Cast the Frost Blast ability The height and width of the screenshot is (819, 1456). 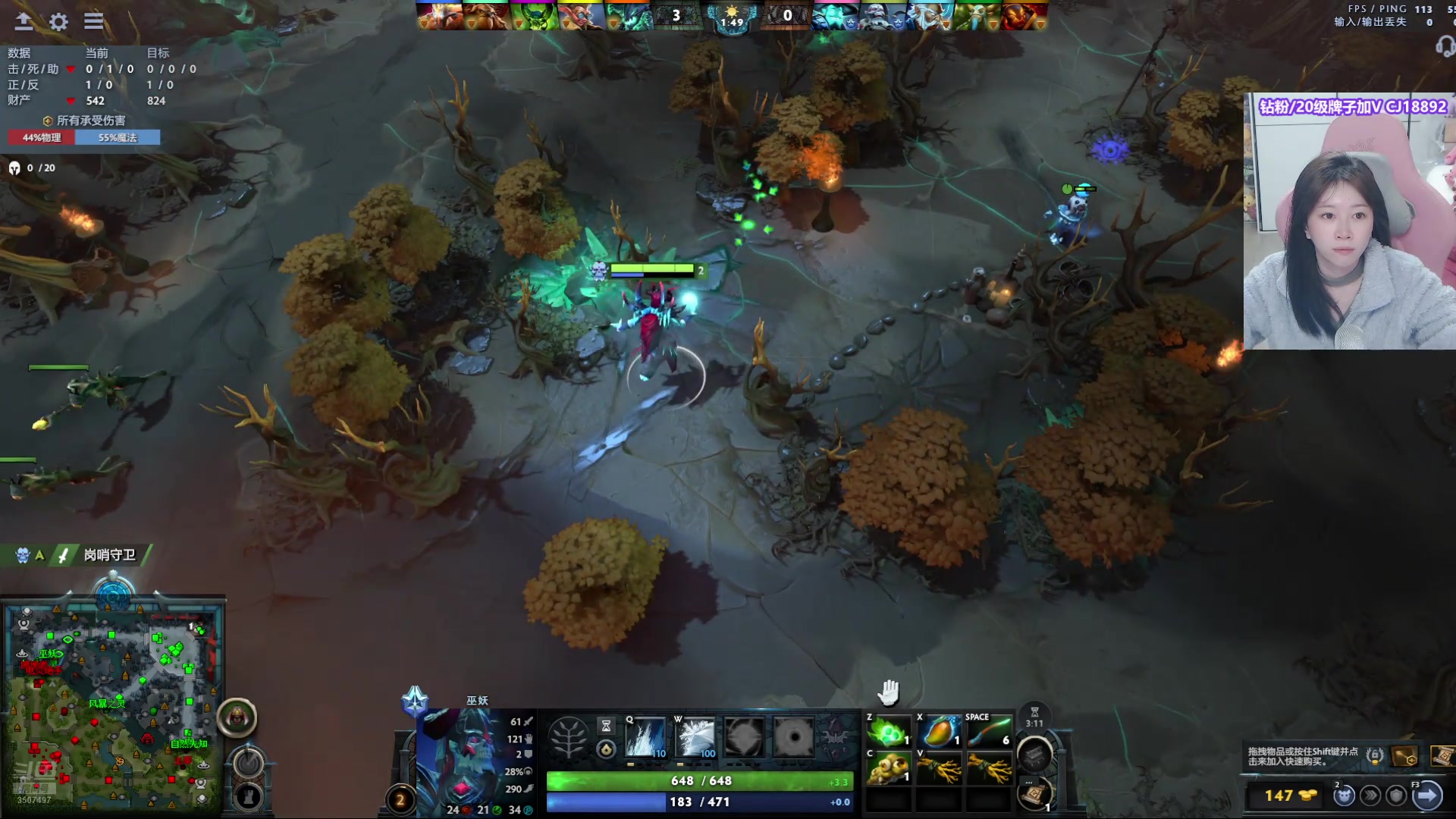coord(645,737)
